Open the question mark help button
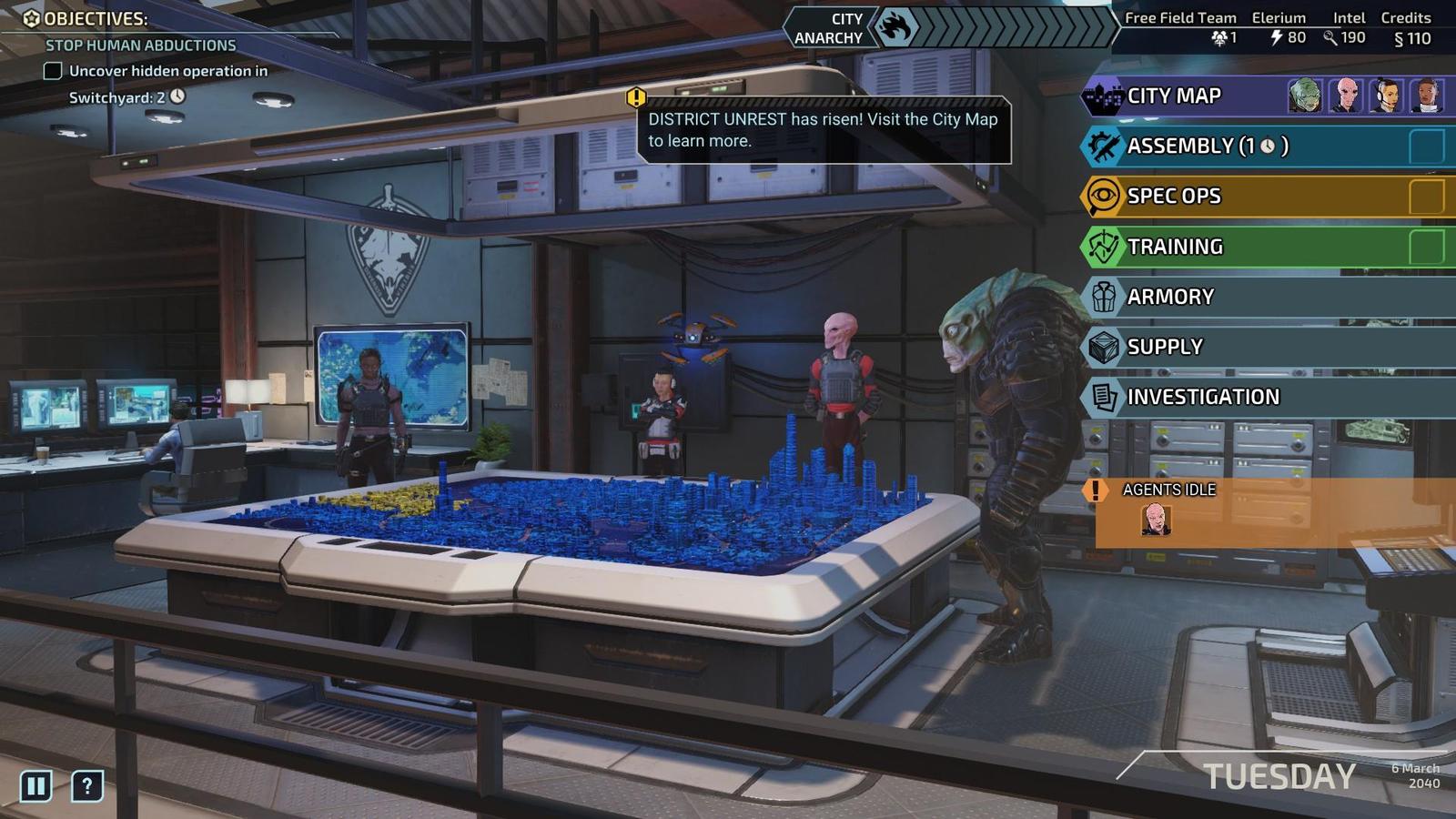The width and height of the screenshot is (1456, 819). pos(87,785)
